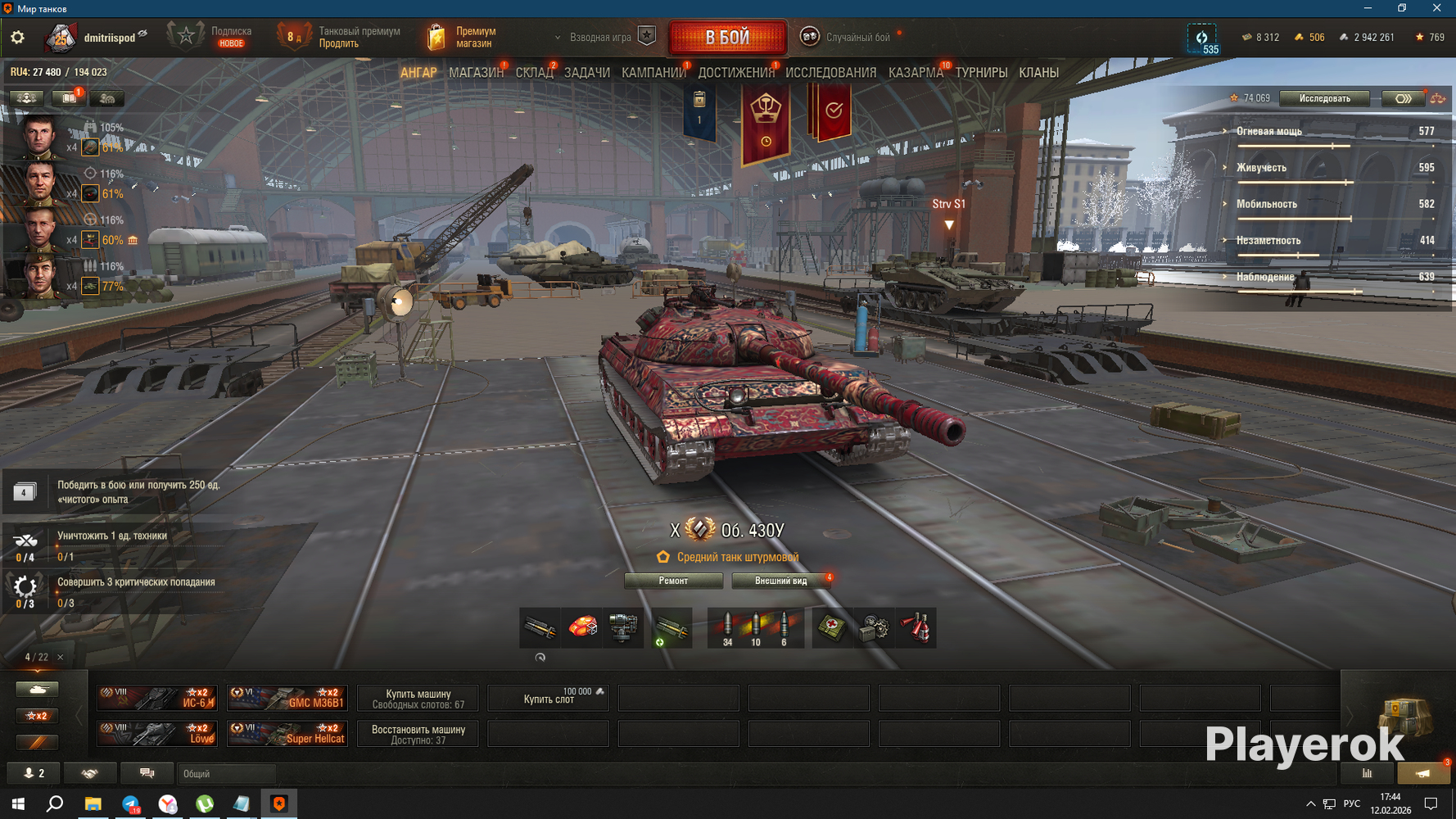Open the Премиум магазин
This screenshot has width=1456, height=819.
463,38
